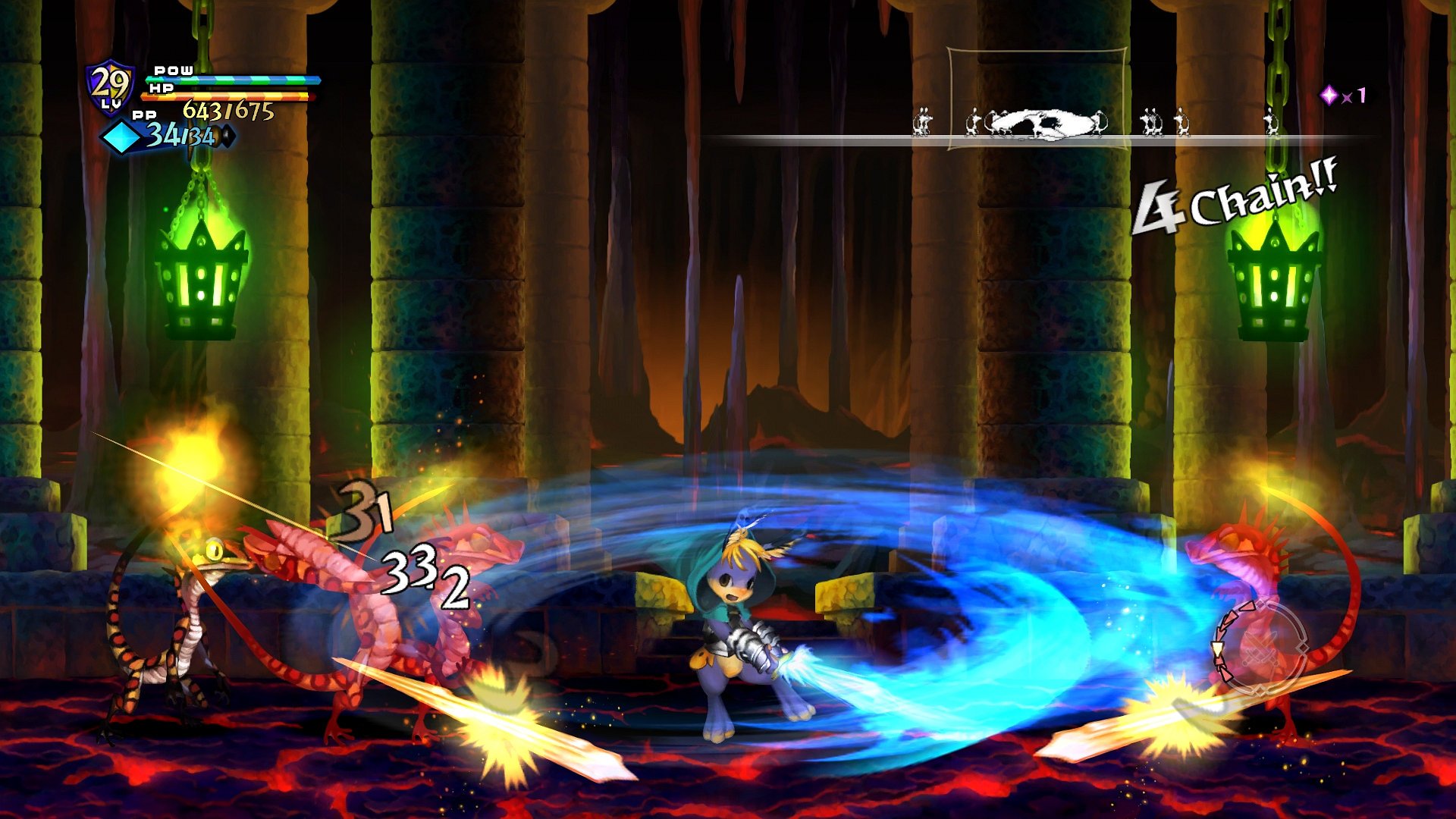Click the POW label above the power gauge
The image size is (1456, 819).
pyautogui.click(x=171, y=71)
